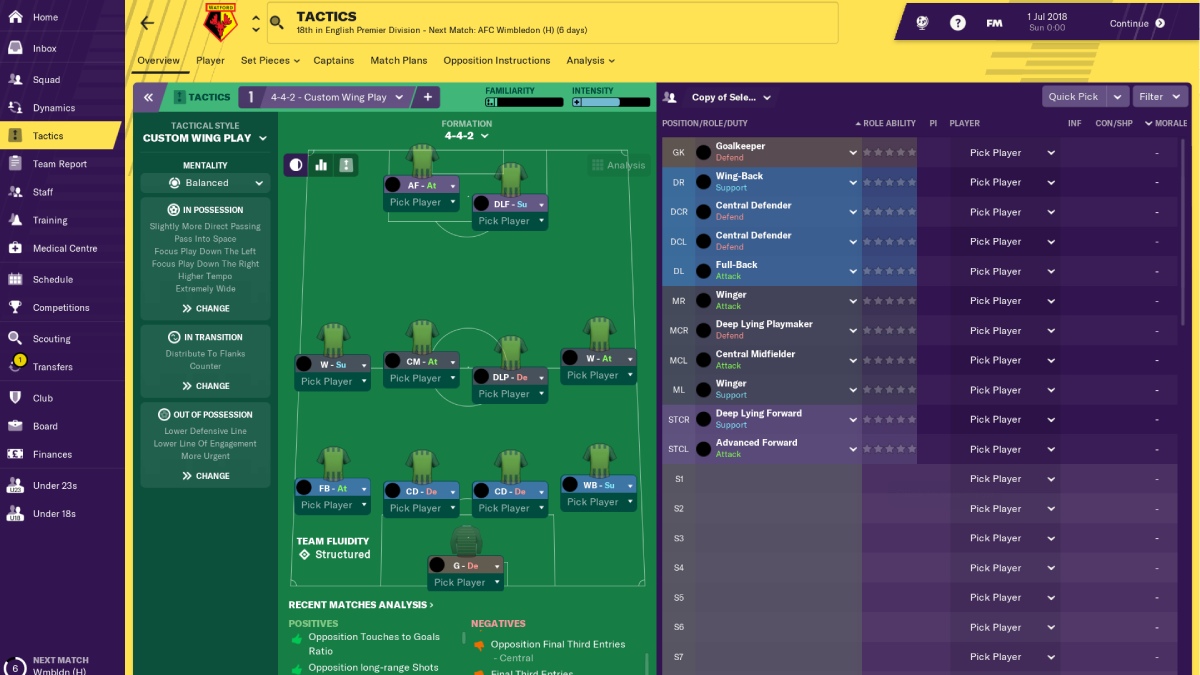
Task: Go back with the arrow button
Action: click(x=148, y=23)
